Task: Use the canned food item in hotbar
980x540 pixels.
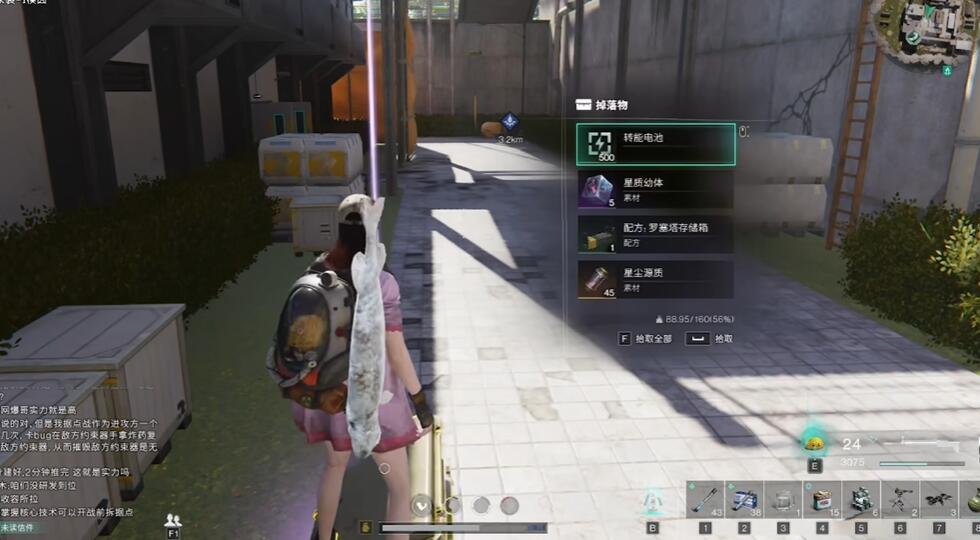Action: pos(822,498)
